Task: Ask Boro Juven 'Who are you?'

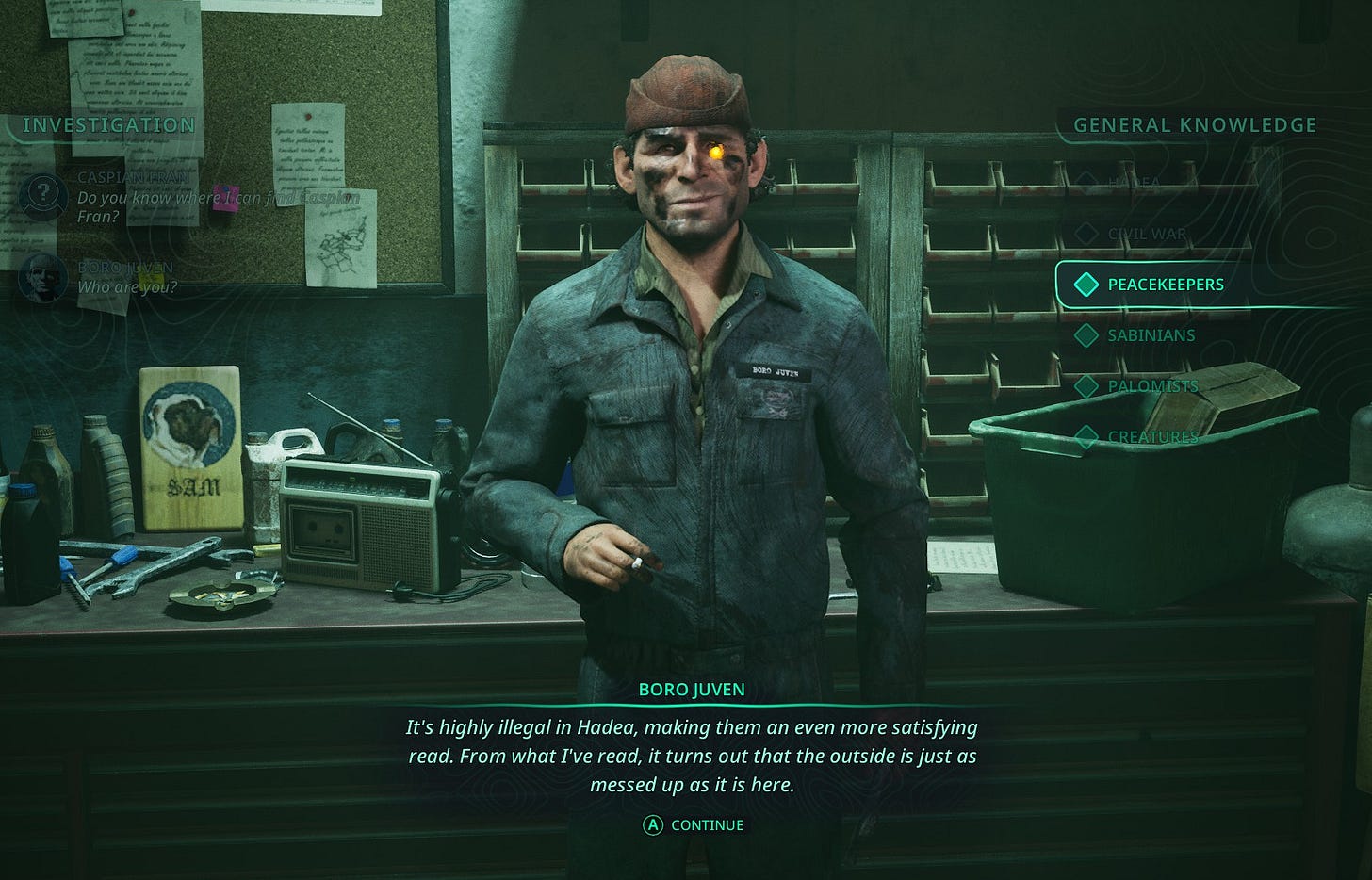Action: click(127, 286)
